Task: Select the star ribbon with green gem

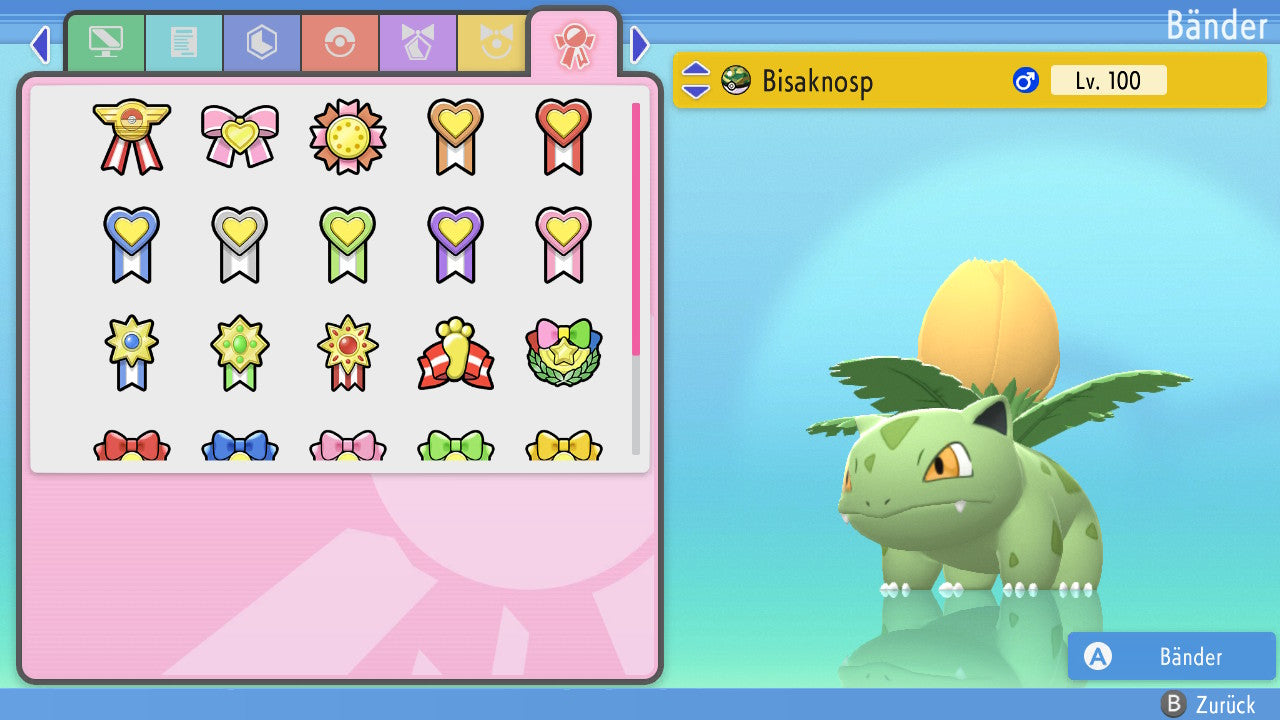Action: (240, 354)
